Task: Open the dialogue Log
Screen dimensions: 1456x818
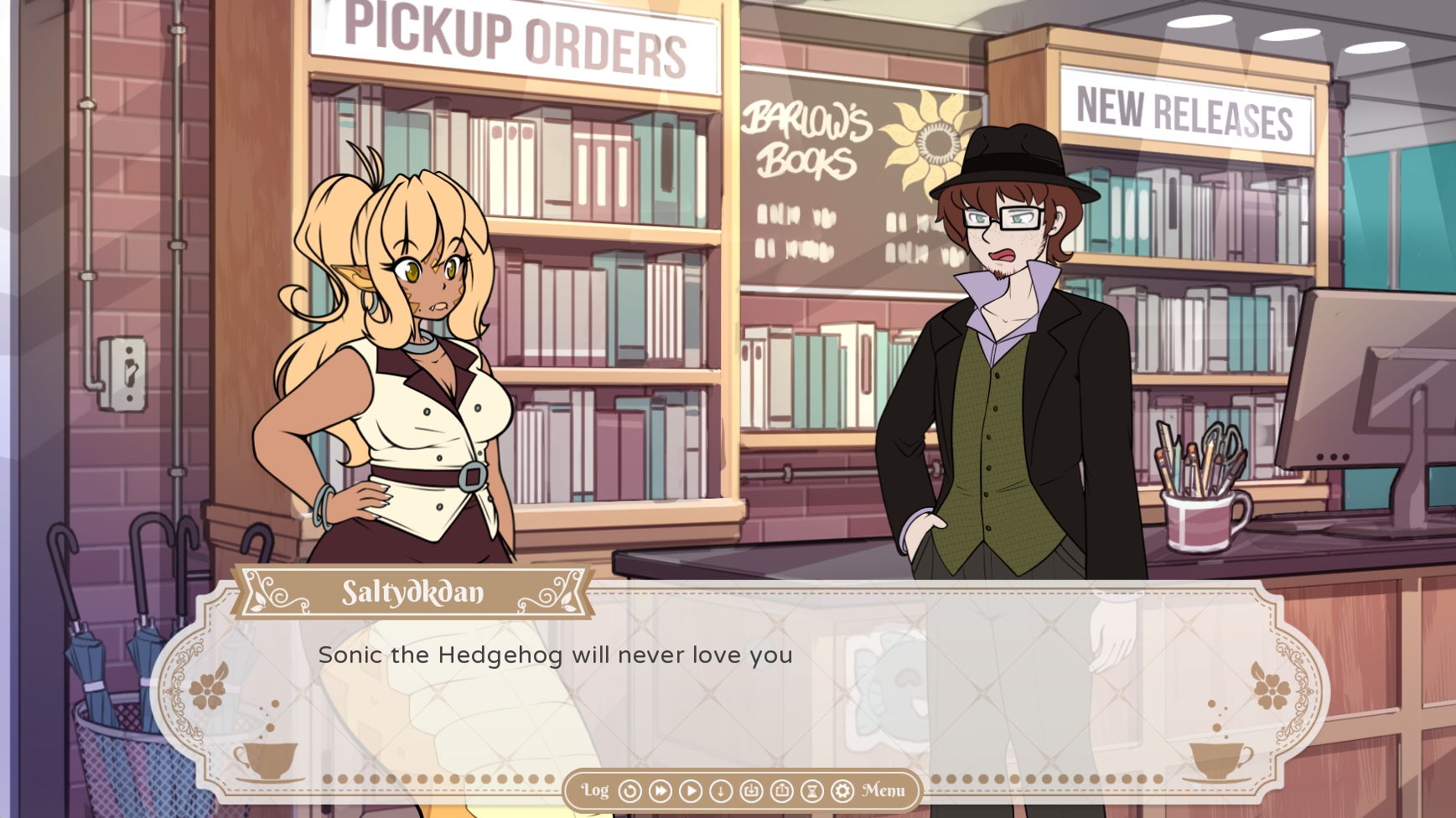Action: pyautogui.click(x=595, y=790)
